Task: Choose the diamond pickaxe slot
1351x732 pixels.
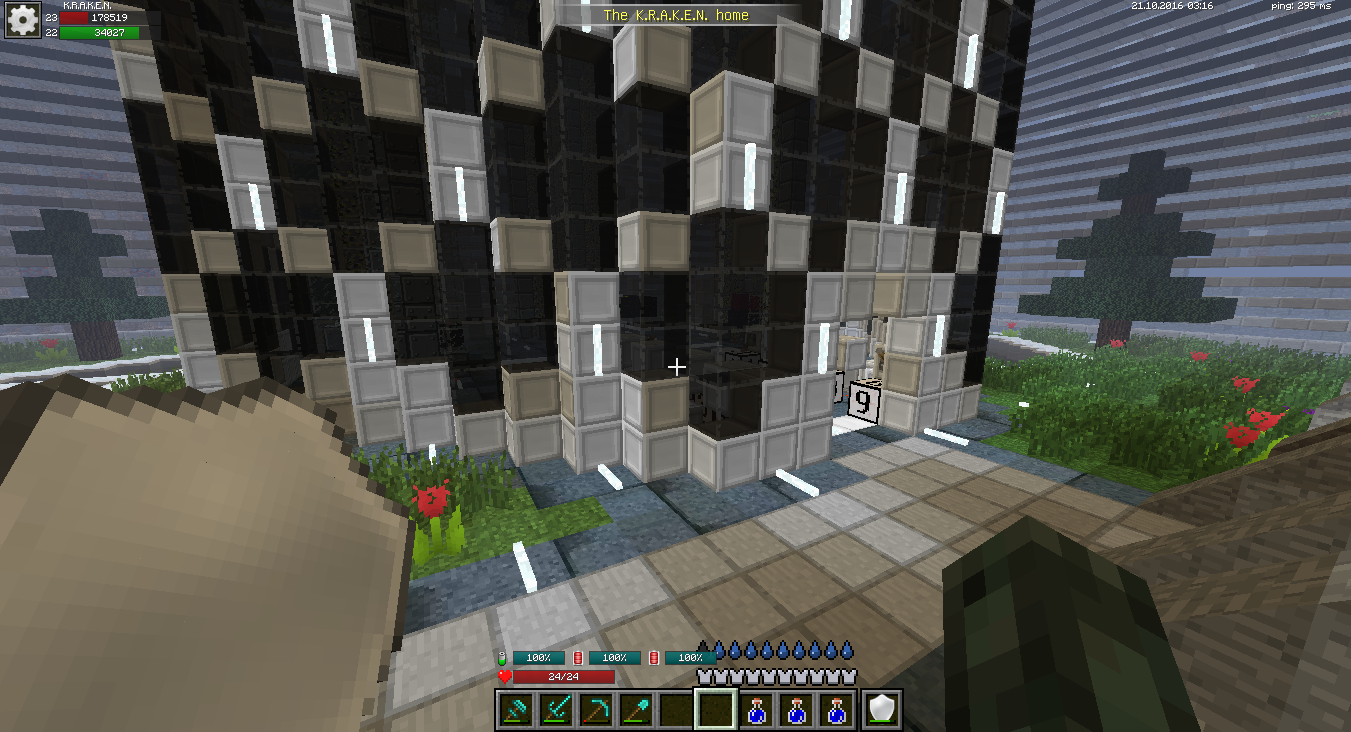Action: (597, 710)
